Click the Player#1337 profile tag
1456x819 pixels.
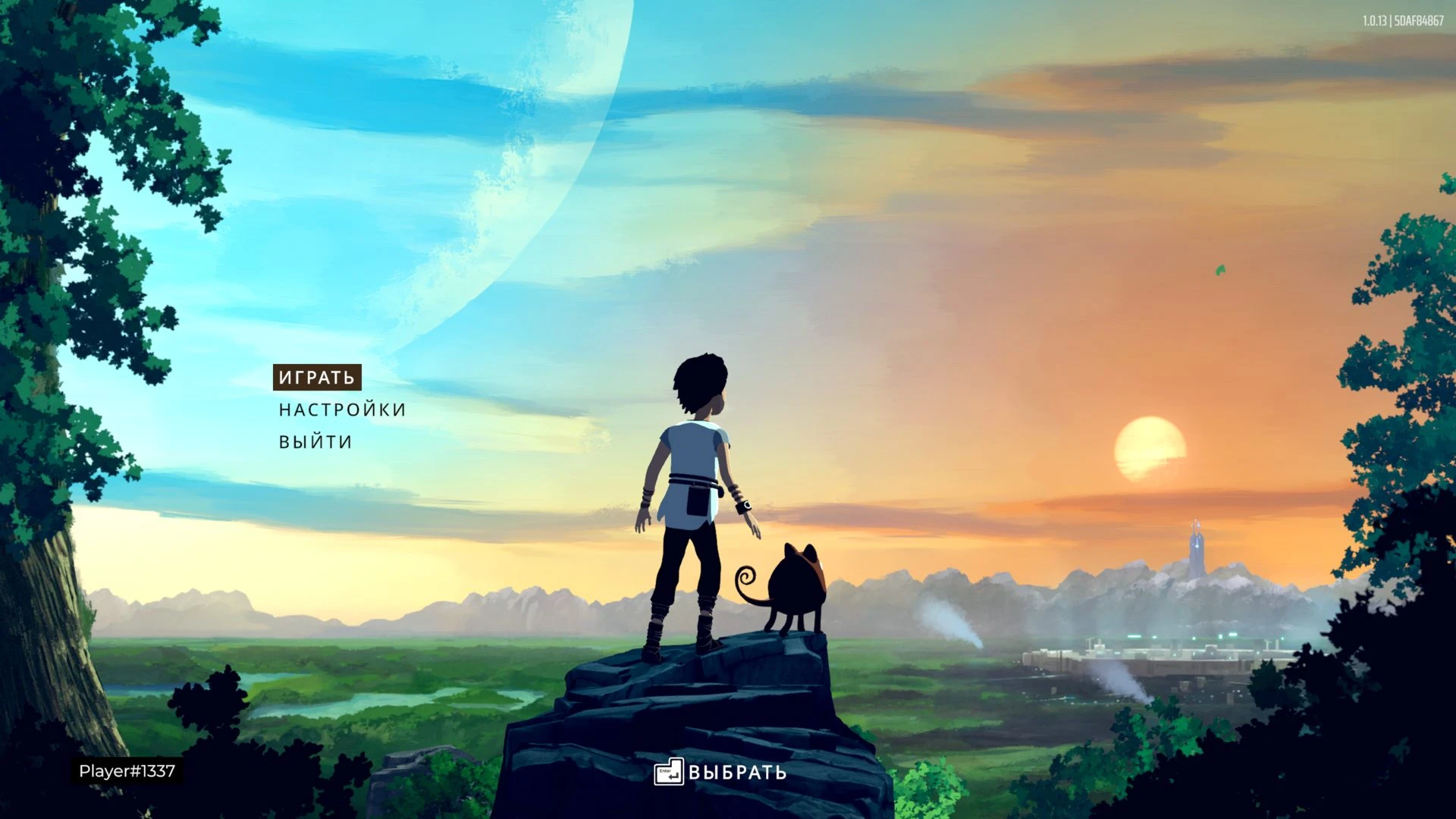[x=127, y=771]
